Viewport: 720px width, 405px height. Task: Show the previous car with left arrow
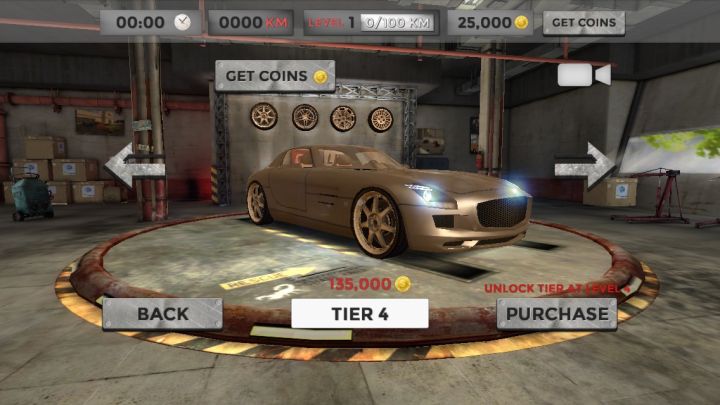click(133, 165)
